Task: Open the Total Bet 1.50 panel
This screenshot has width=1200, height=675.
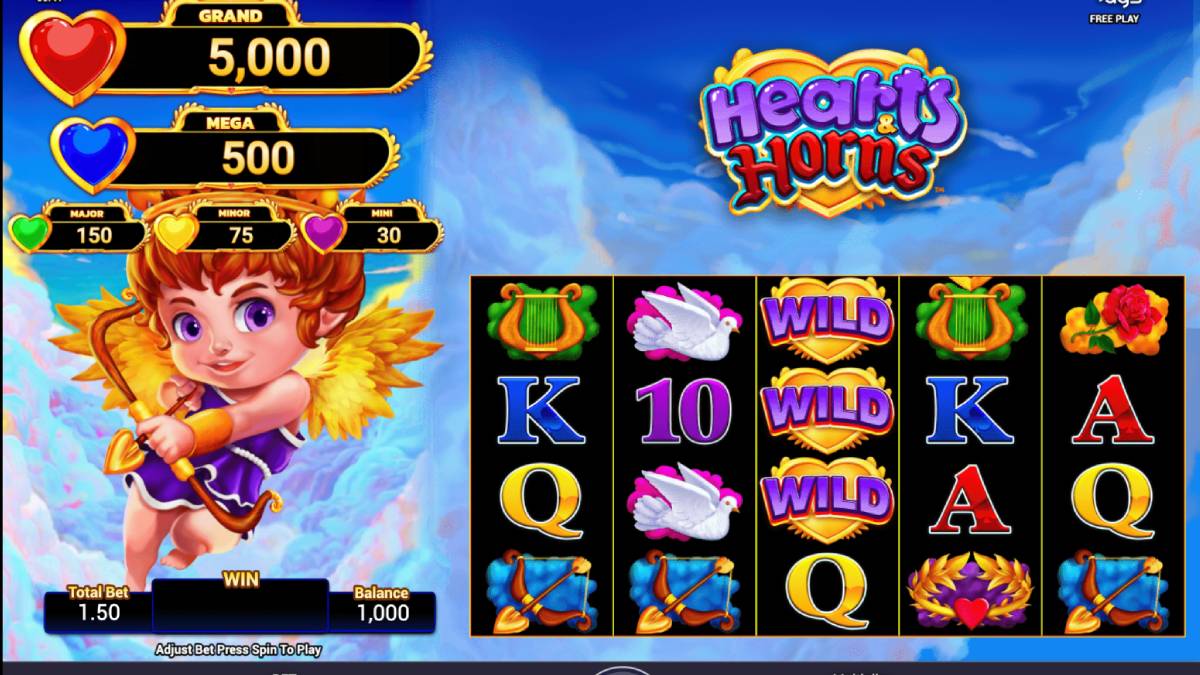Action: pyautogui.click(x=97, y=607)
